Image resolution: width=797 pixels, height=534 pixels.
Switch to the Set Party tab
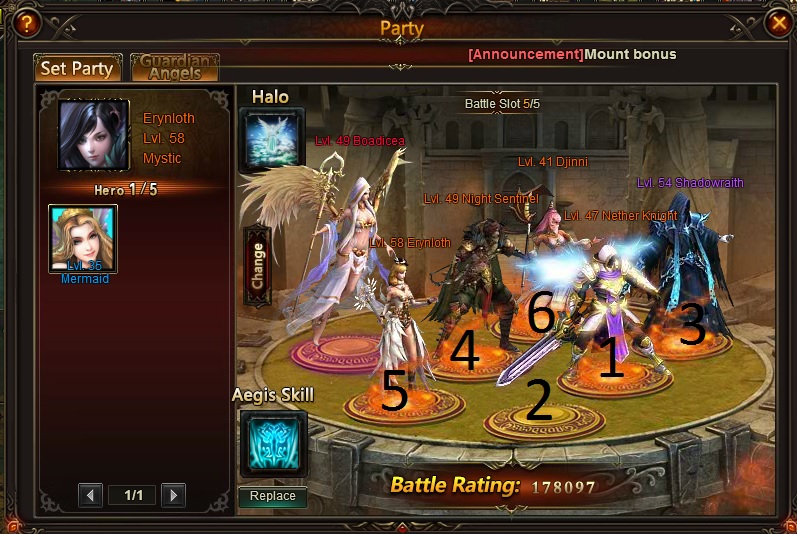click(78, 69)
